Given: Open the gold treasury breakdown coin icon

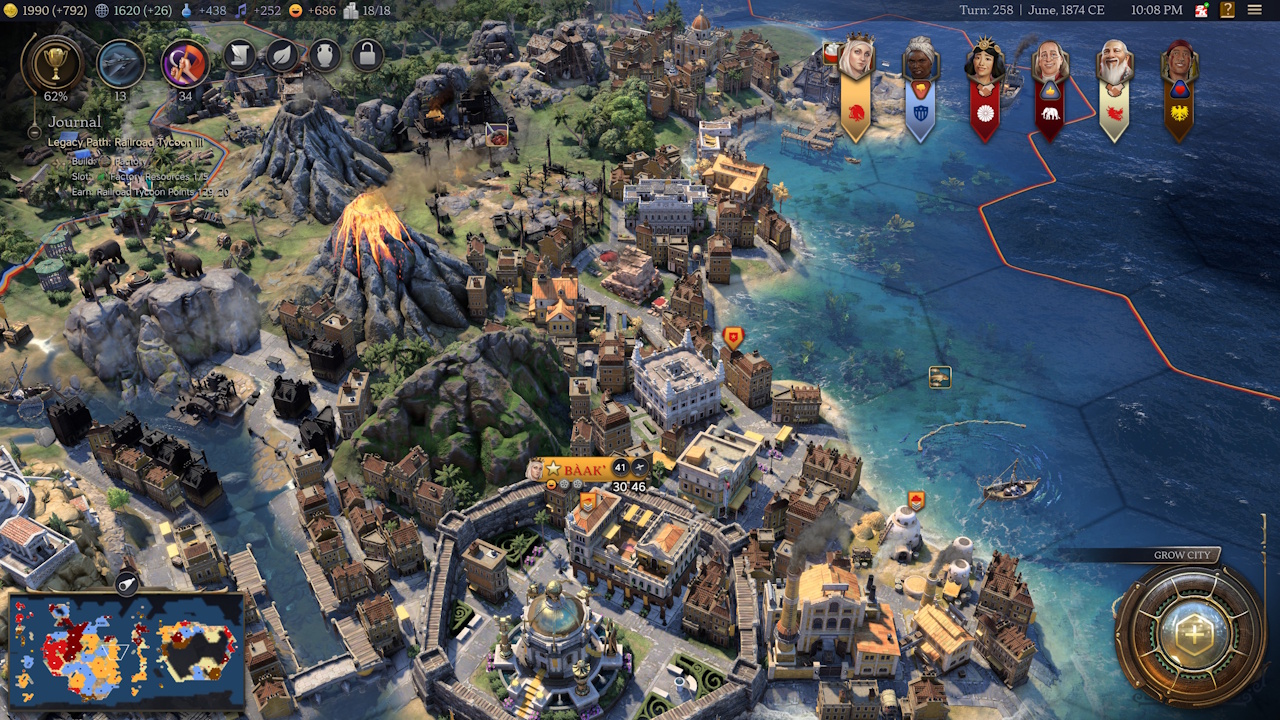Looking at the screenshot, I should click(x=11, y=11).
